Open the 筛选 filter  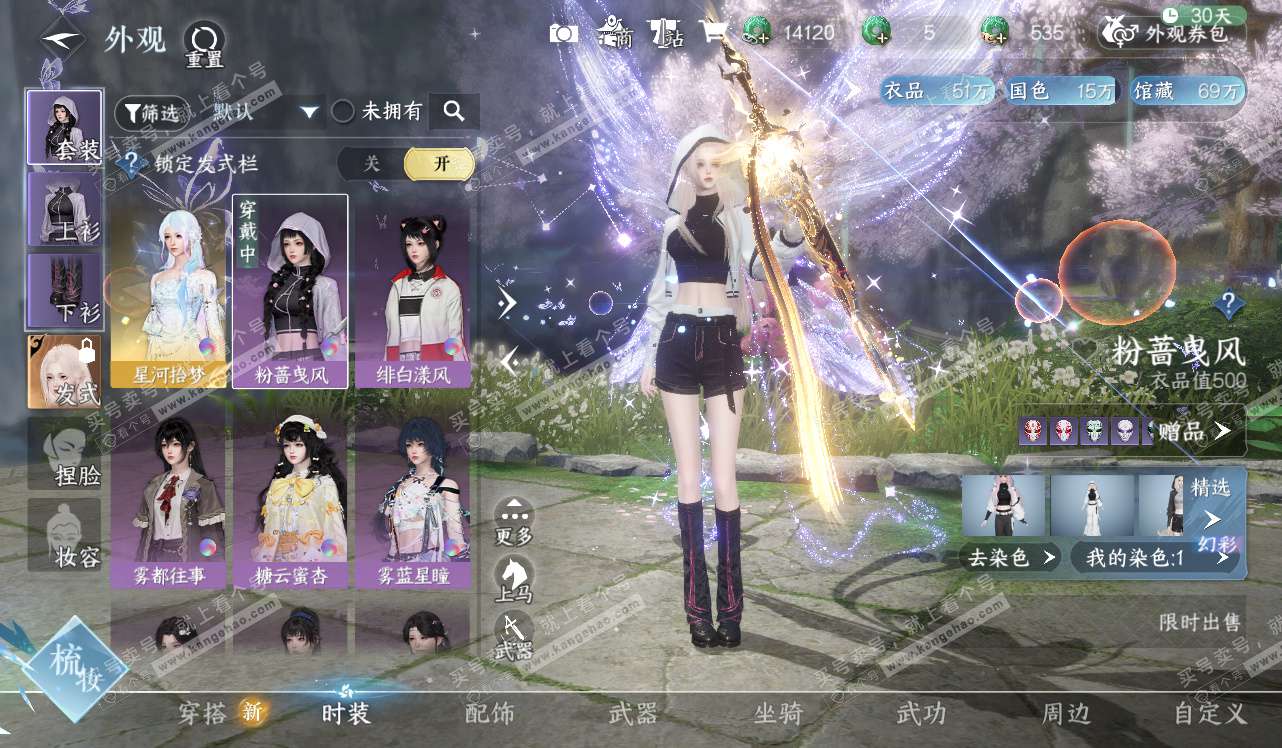(150, 112)
